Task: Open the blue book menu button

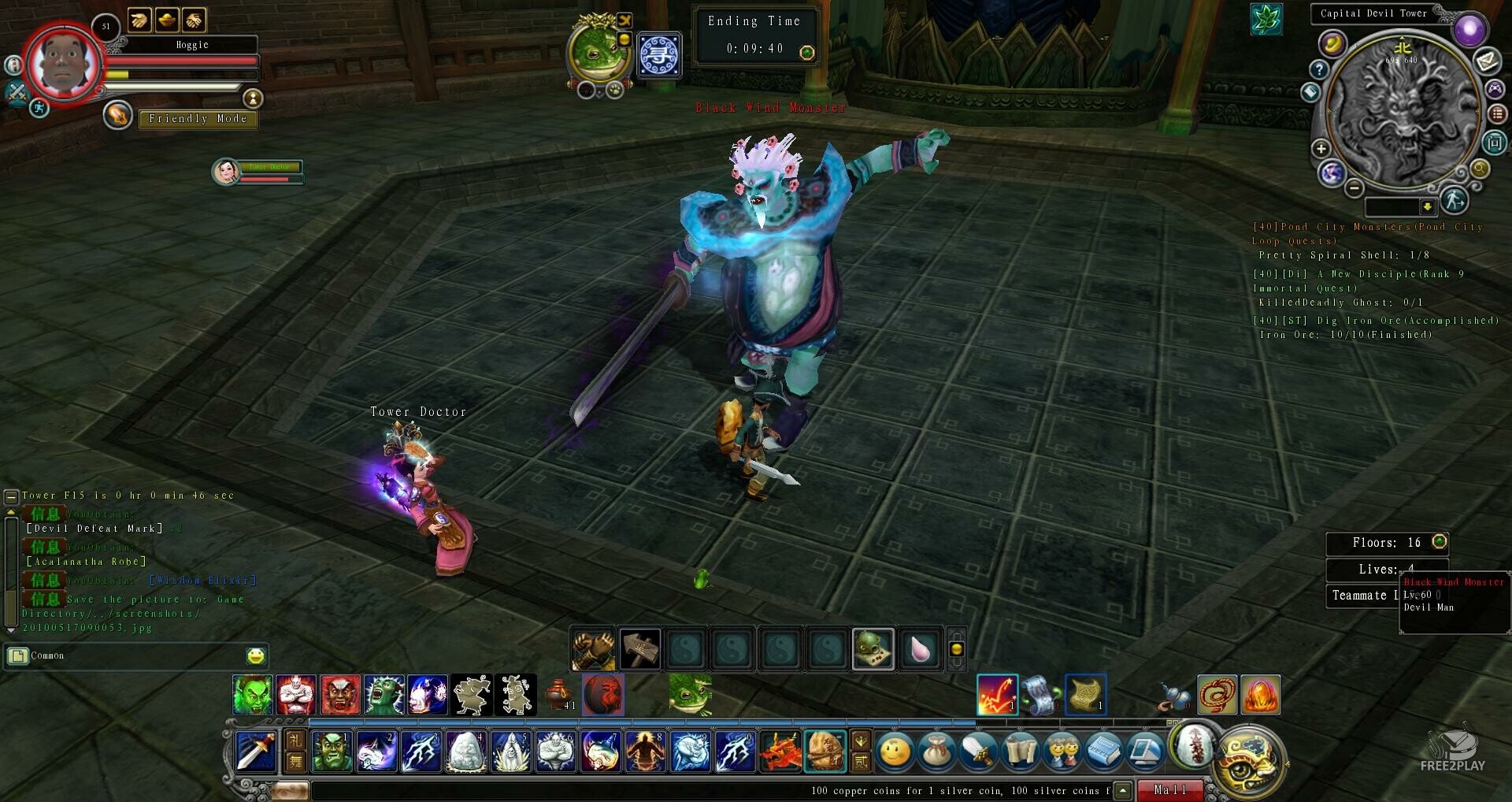Action: (x=1103, y=751)
